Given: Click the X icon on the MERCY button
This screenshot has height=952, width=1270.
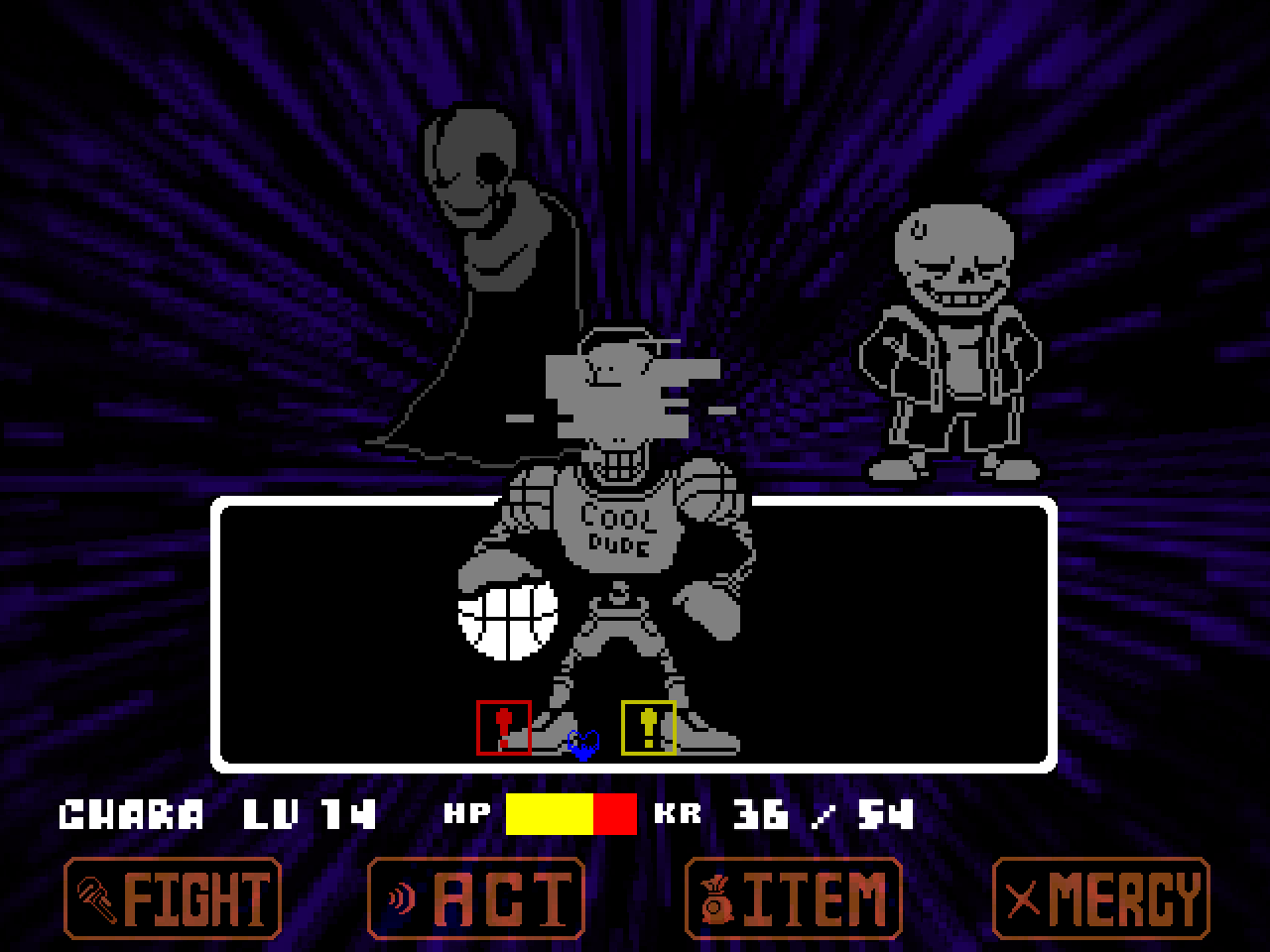Looking at the screenshot, I should [1024, 897].
